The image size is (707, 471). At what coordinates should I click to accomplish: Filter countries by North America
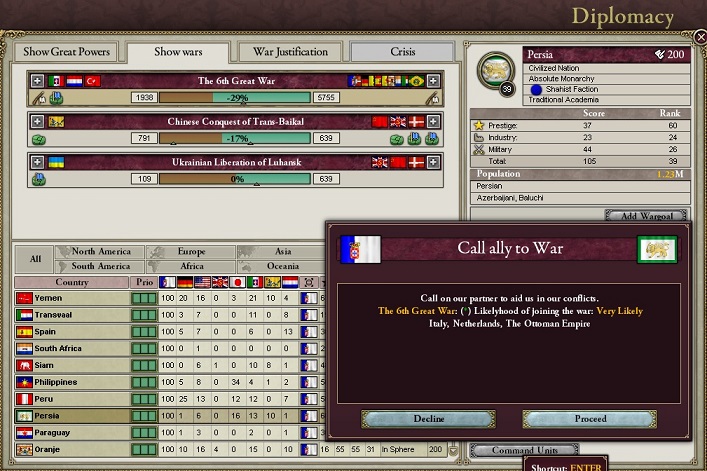pos(101,252)
